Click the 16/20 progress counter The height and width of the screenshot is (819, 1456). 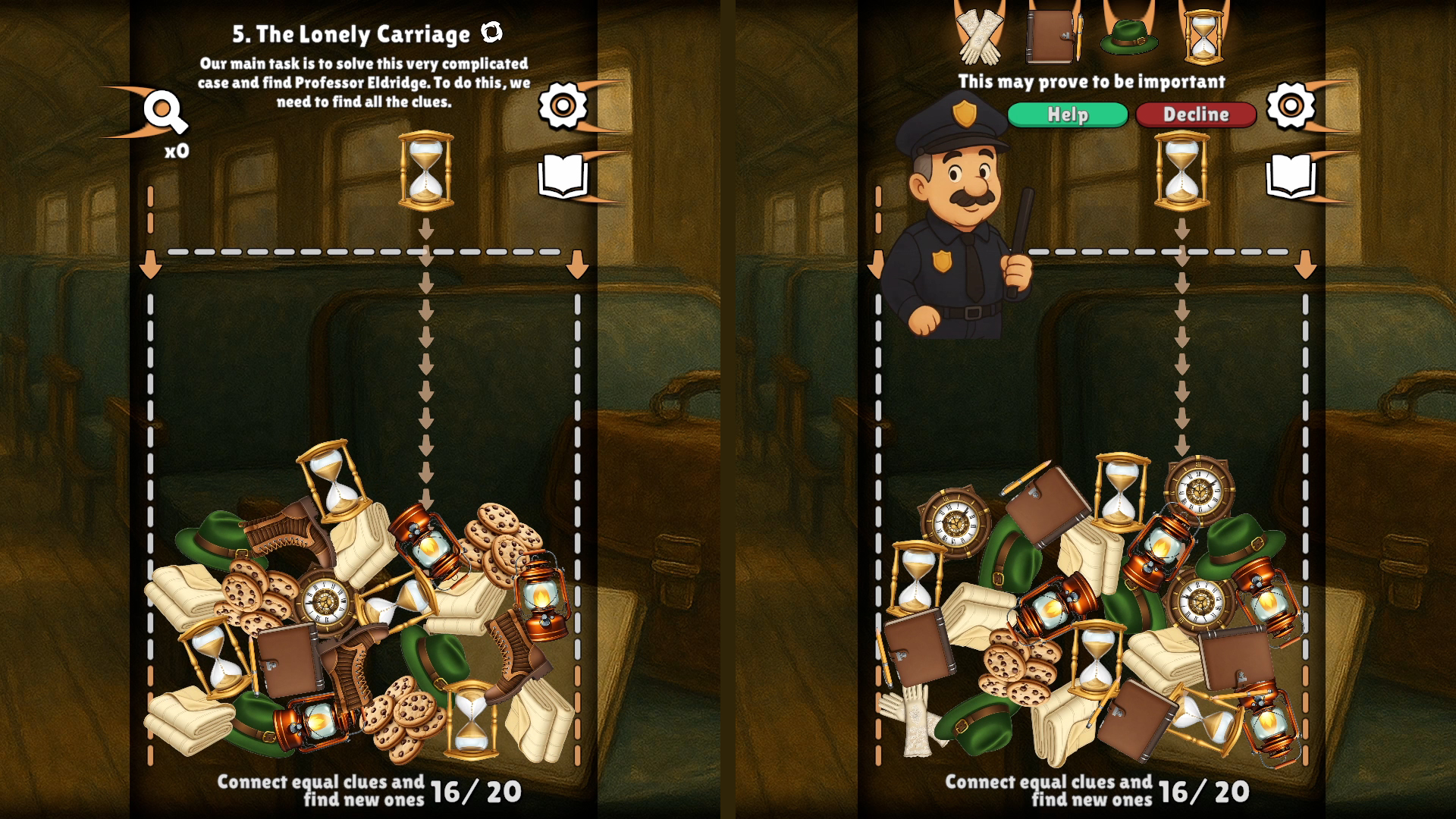tap(476, 789)
